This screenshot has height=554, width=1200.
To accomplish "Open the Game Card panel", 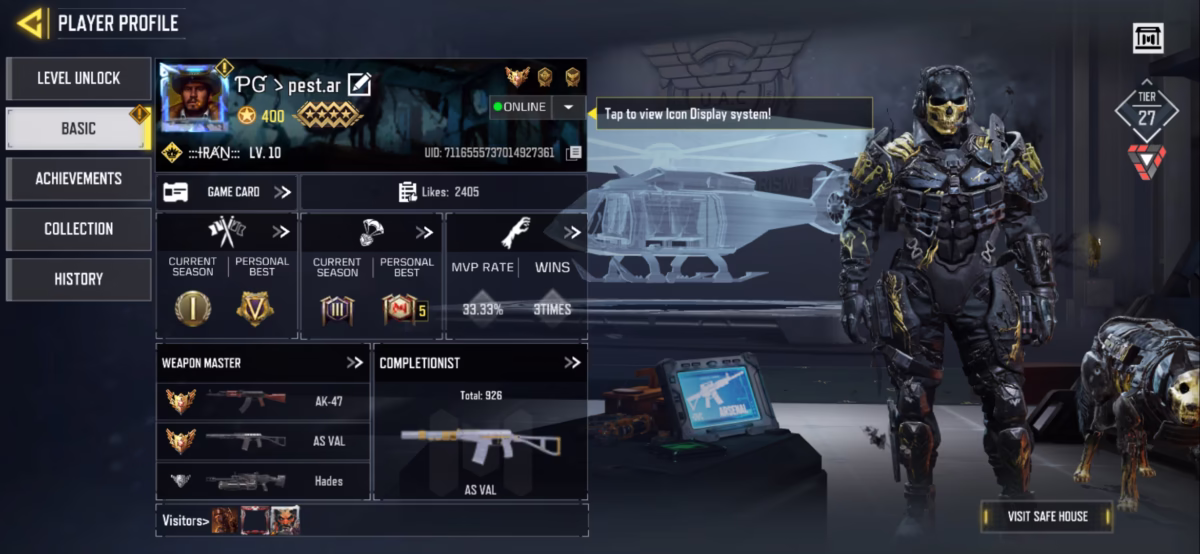I will pos(227,192).
